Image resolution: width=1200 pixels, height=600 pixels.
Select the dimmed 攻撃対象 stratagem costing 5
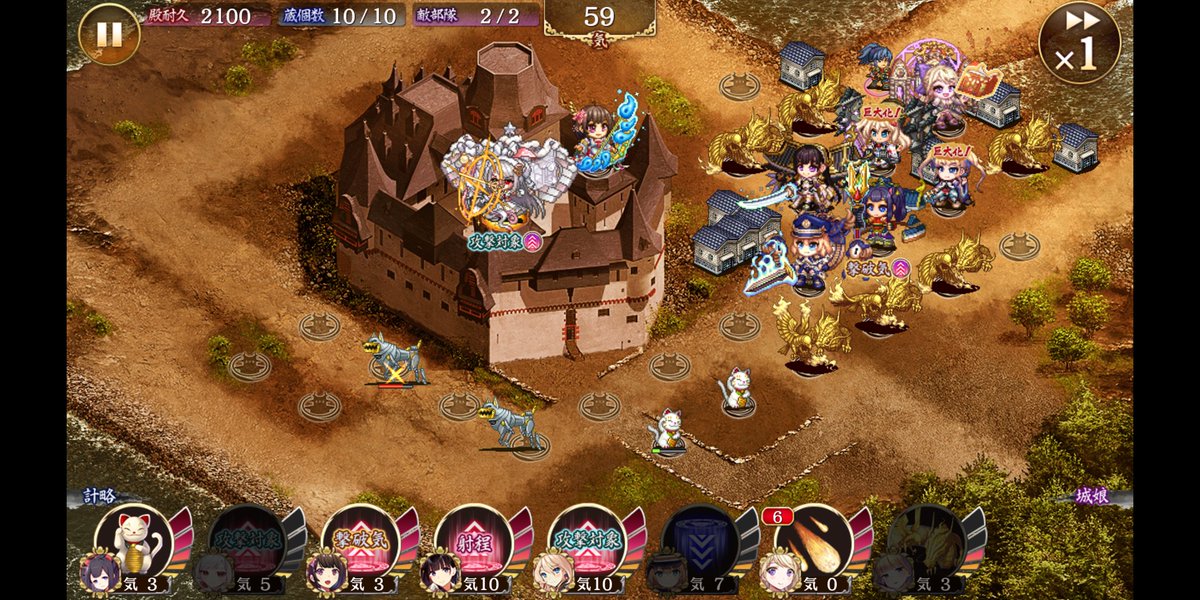click(248, 542)
